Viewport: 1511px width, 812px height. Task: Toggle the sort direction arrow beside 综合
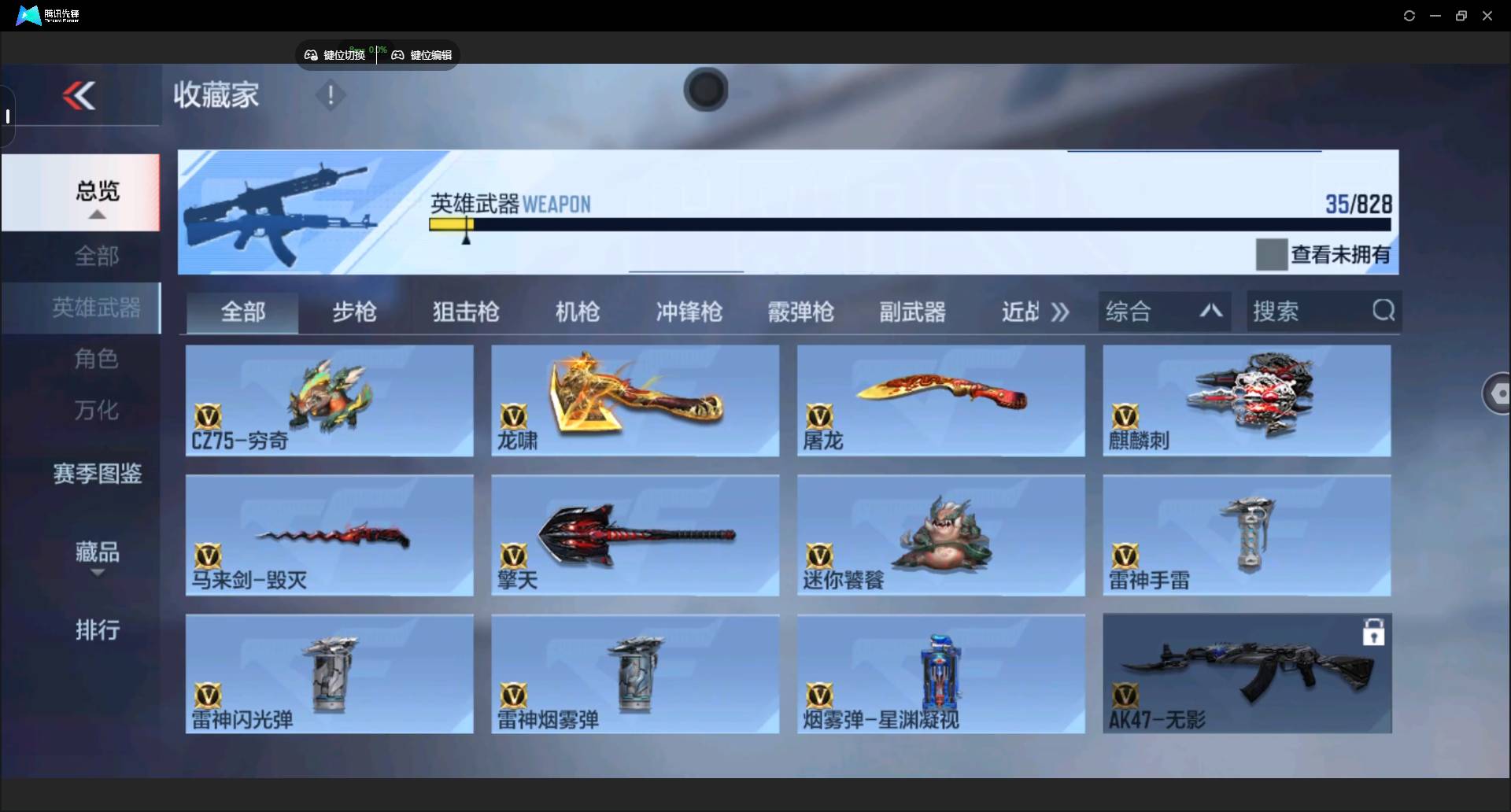1210,311
